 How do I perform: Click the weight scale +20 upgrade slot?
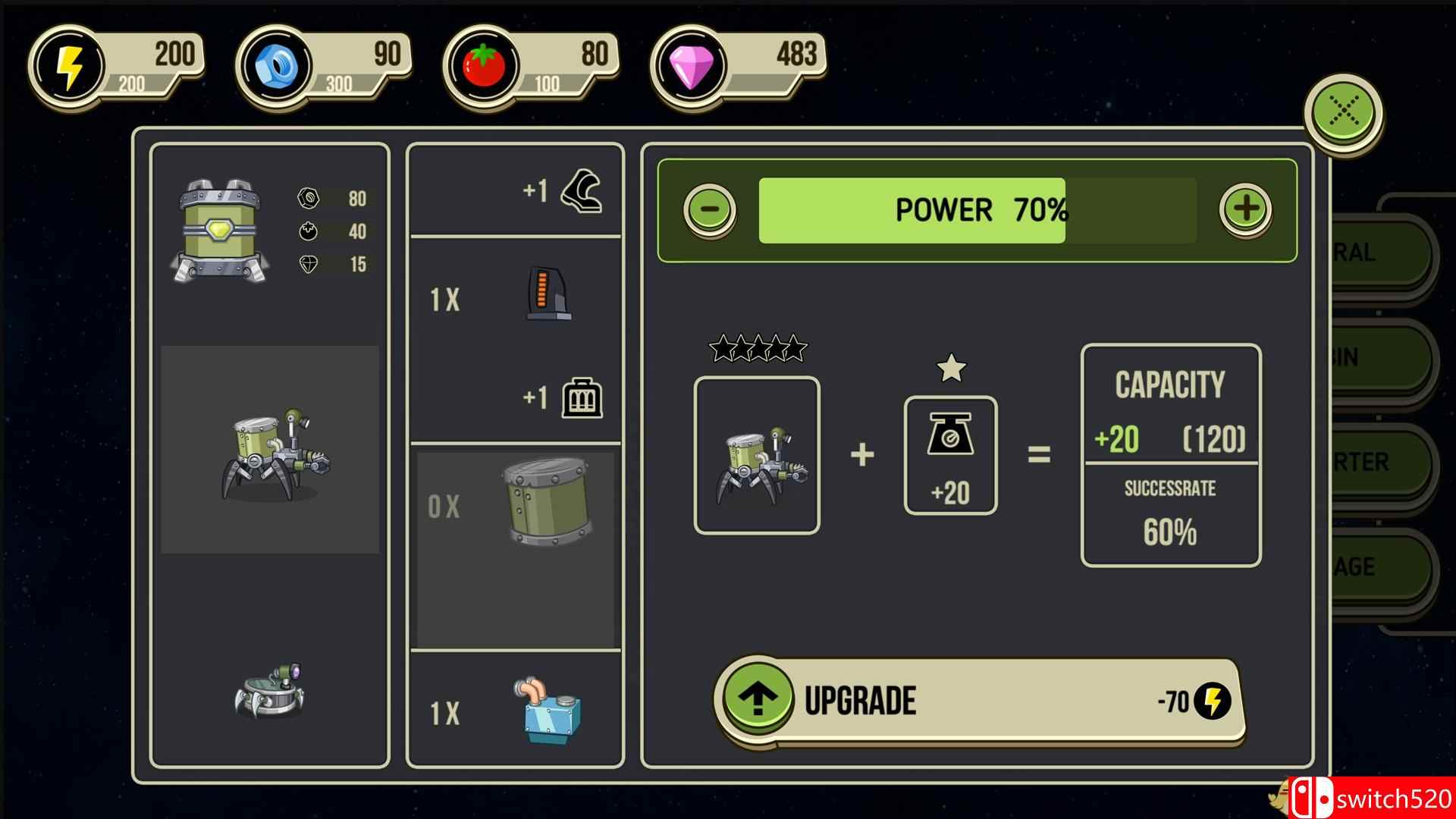(950, 456)
